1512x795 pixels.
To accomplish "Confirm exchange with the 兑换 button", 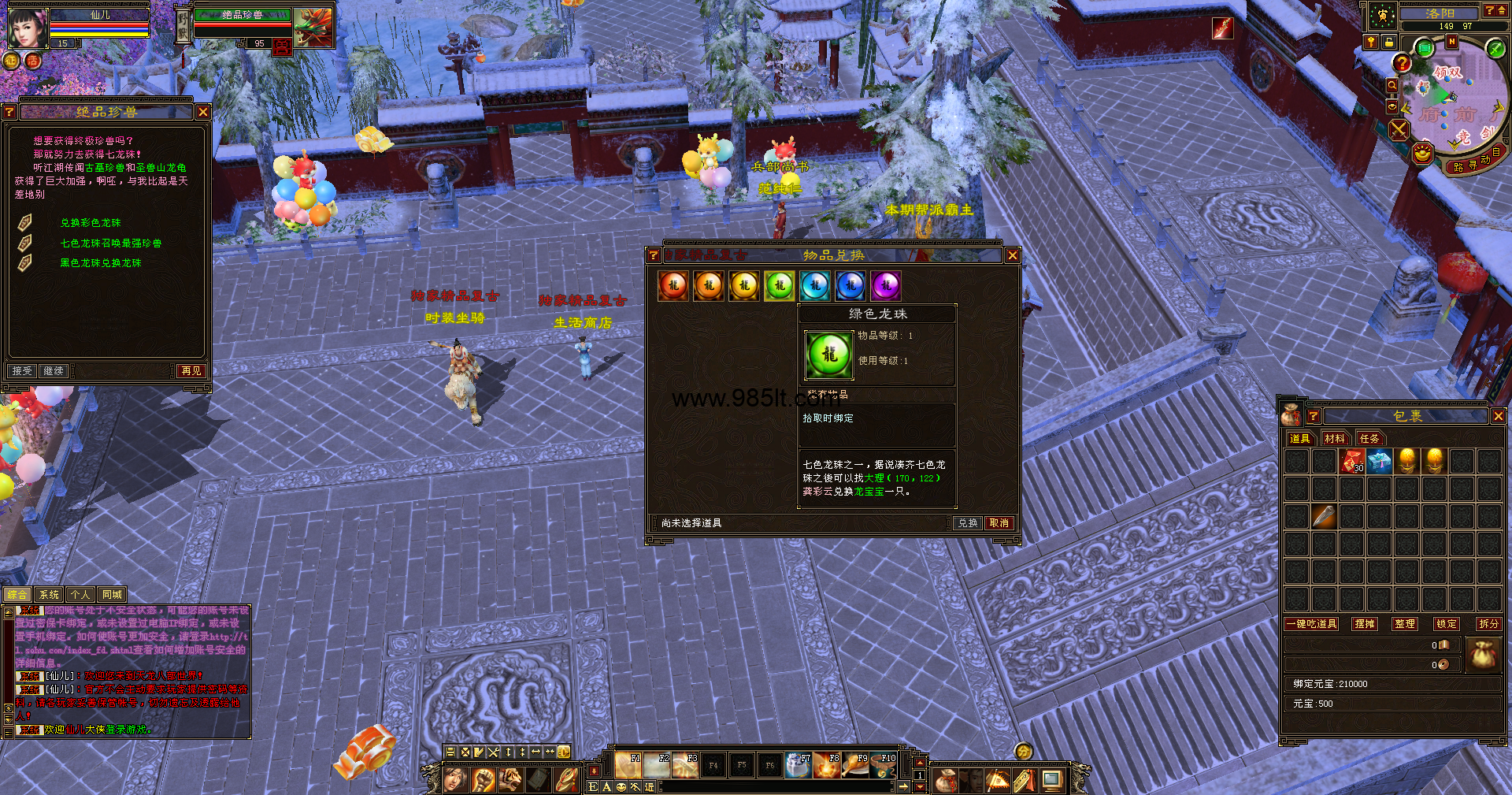I will pos(967,523).
